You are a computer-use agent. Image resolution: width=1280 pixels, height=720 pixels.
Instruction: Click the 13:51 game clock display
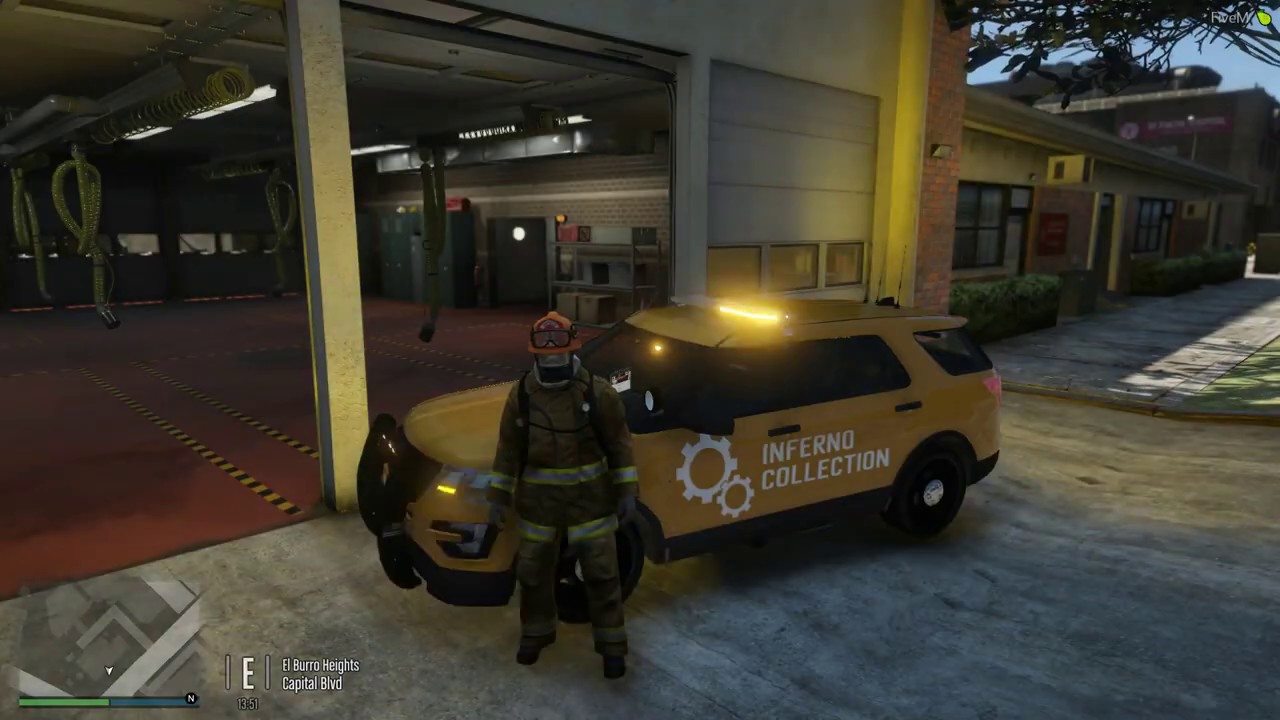[x=247, y=704]
